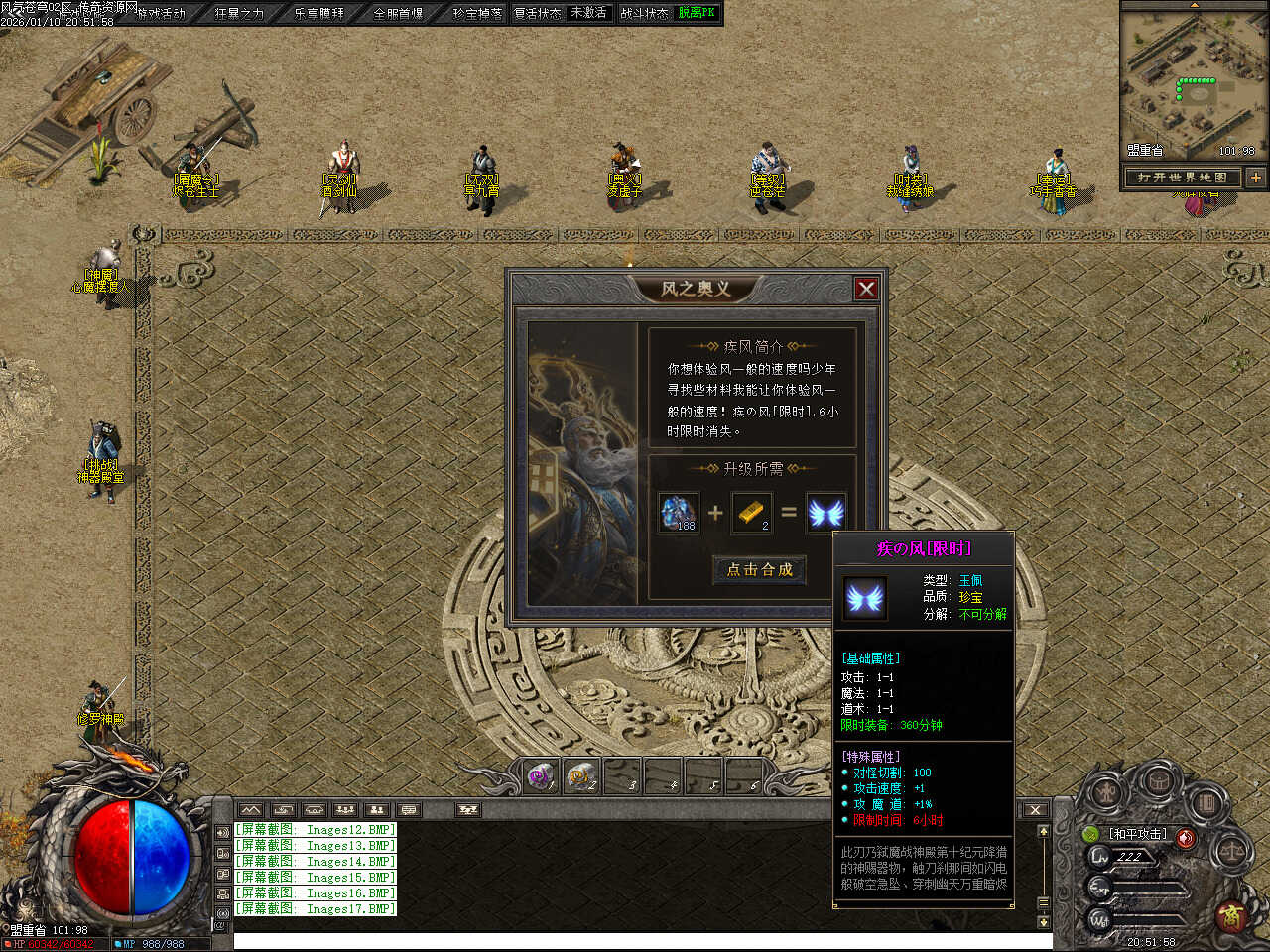
Task: Open the 狂暴之力 menu
Action: (x=239, y=14)
